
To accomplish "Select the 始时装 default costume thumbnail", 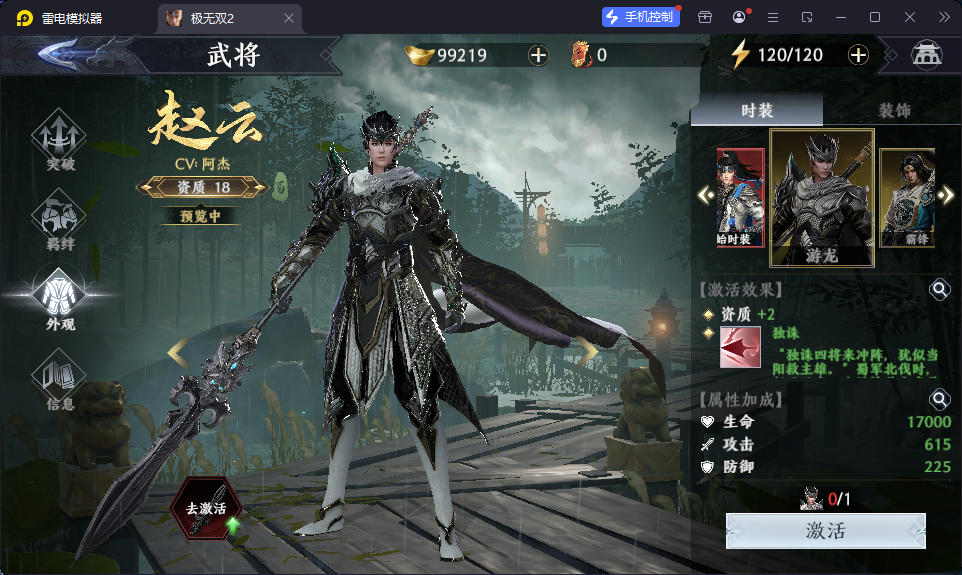I will point(740,197).
